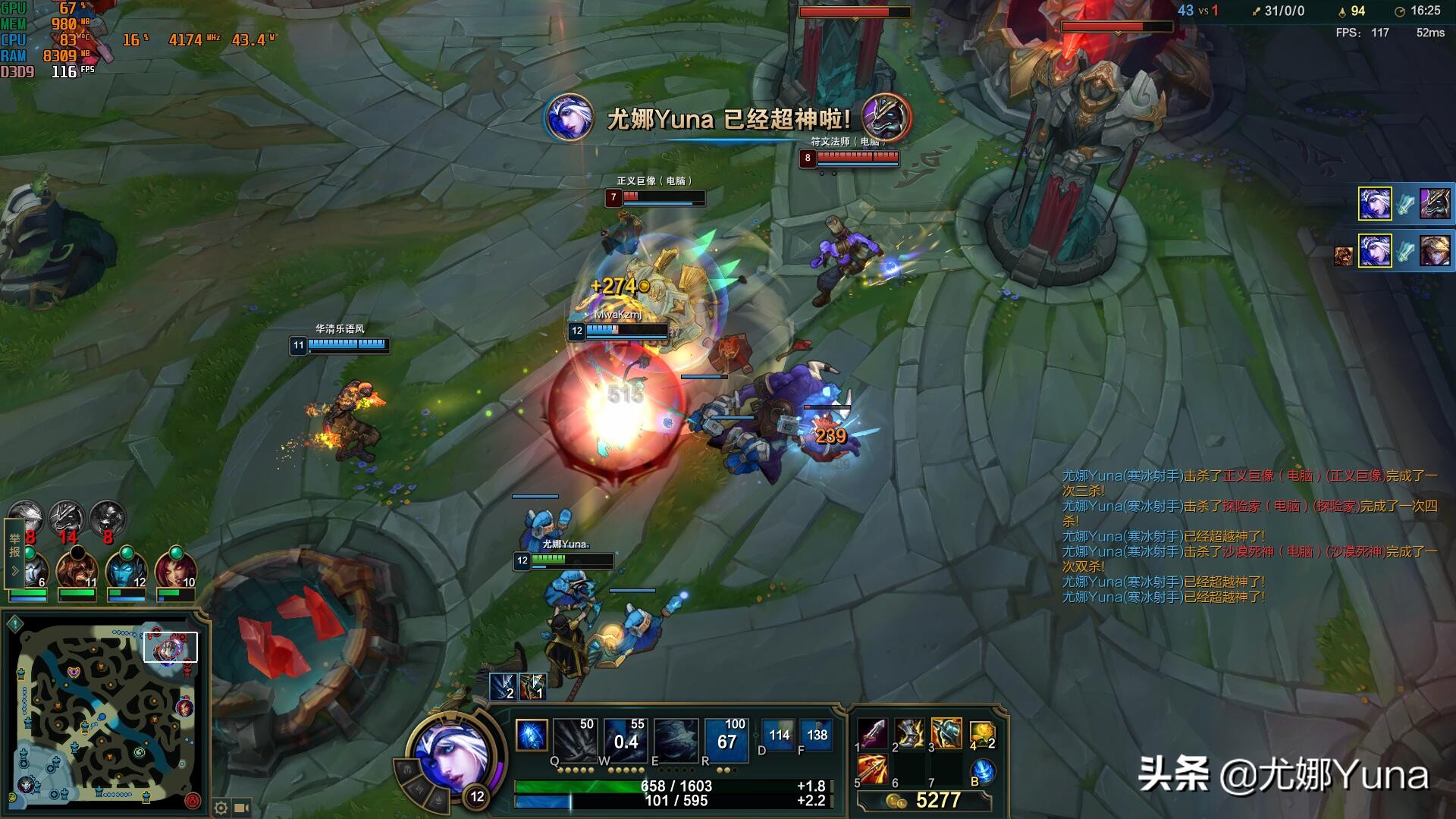
Task: Select the flaming arrow item in slot 5
Action: [x=873, y=770]
